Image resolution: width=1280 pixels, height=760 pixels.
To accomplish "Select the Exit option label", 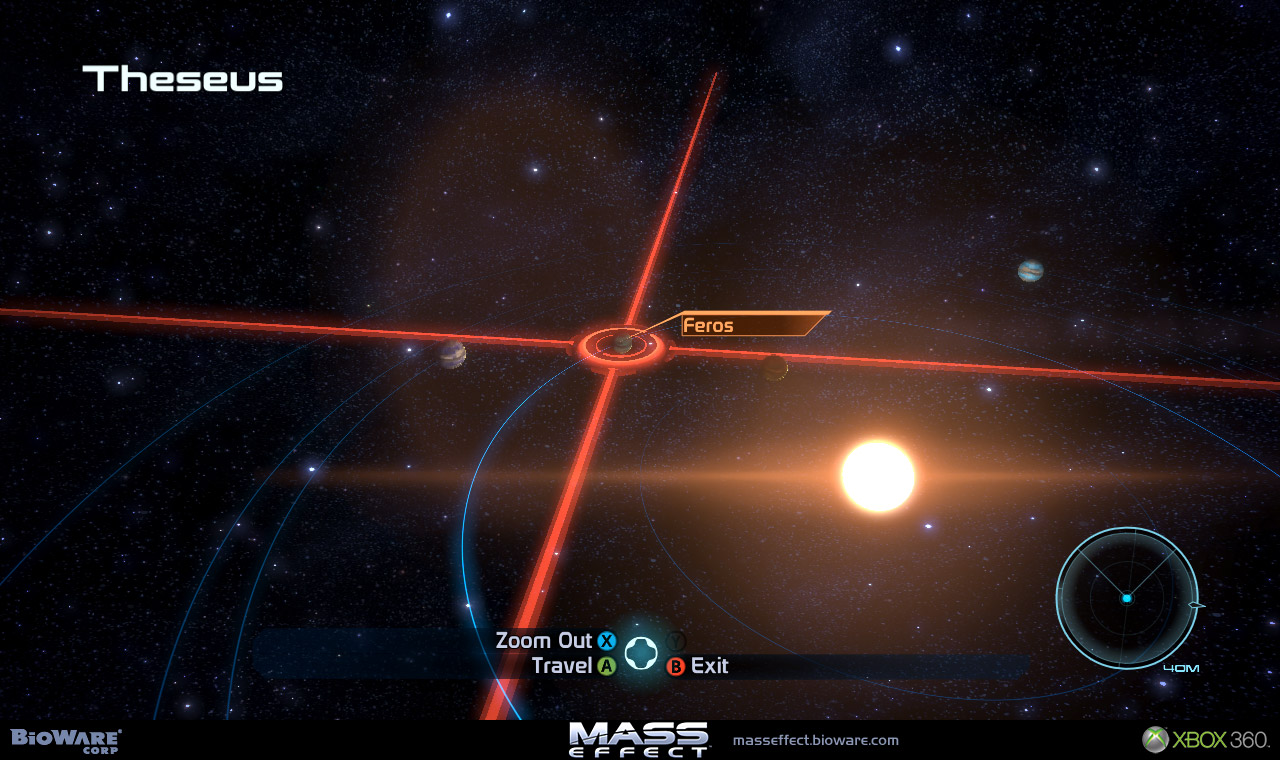I will [709, 666].
